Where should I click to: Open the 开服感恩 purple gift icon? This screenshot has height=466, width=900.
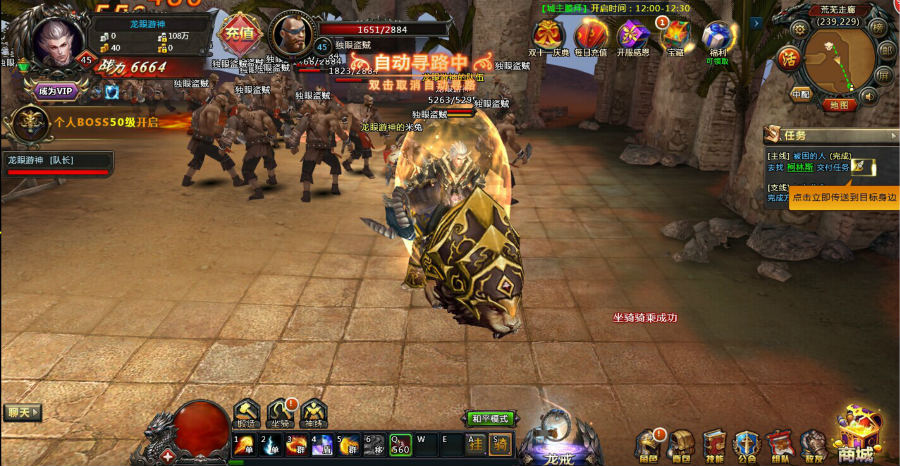tap(633, 36)
